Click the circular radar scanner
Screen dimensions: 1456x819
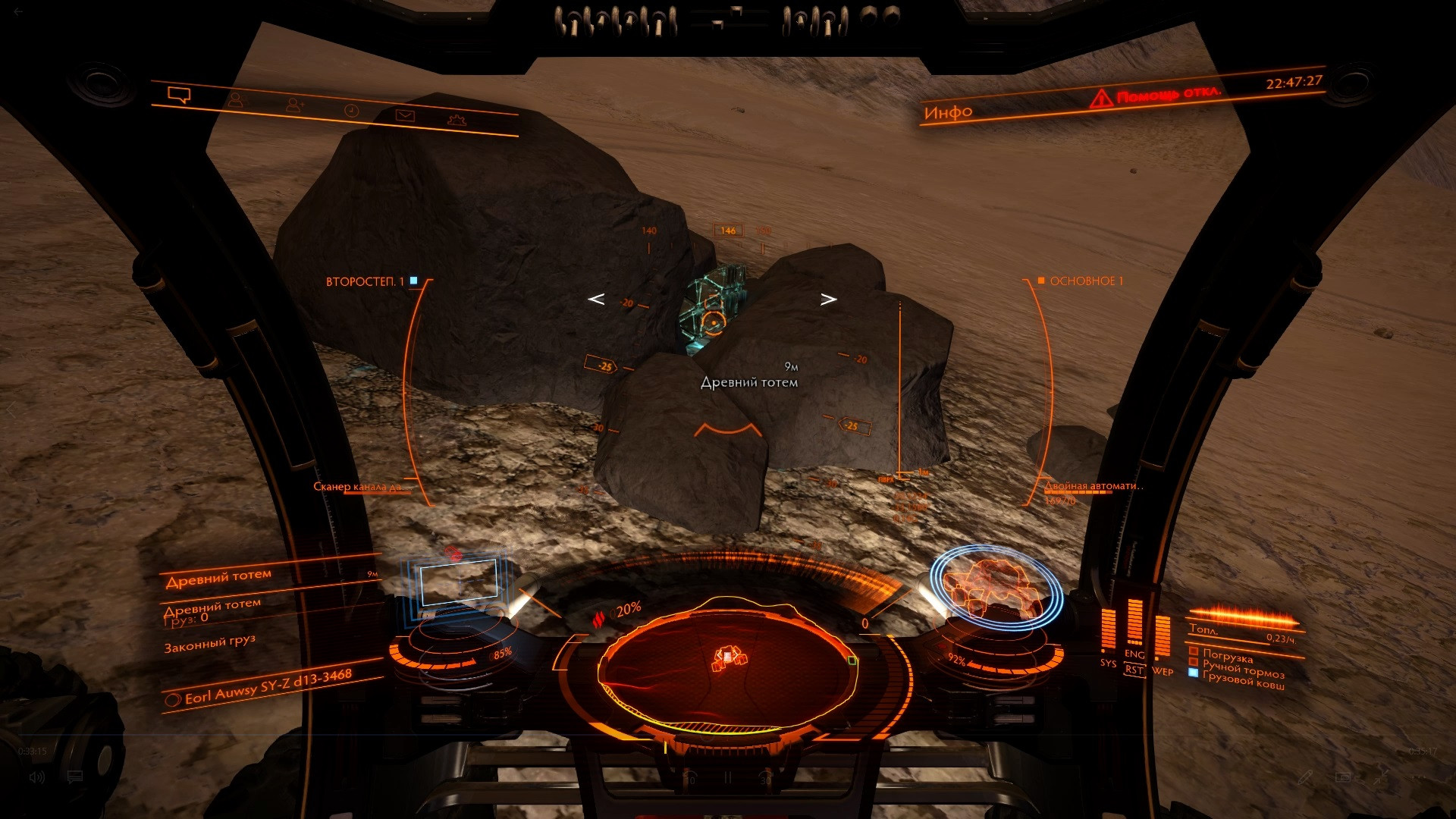tap(728, 661)
